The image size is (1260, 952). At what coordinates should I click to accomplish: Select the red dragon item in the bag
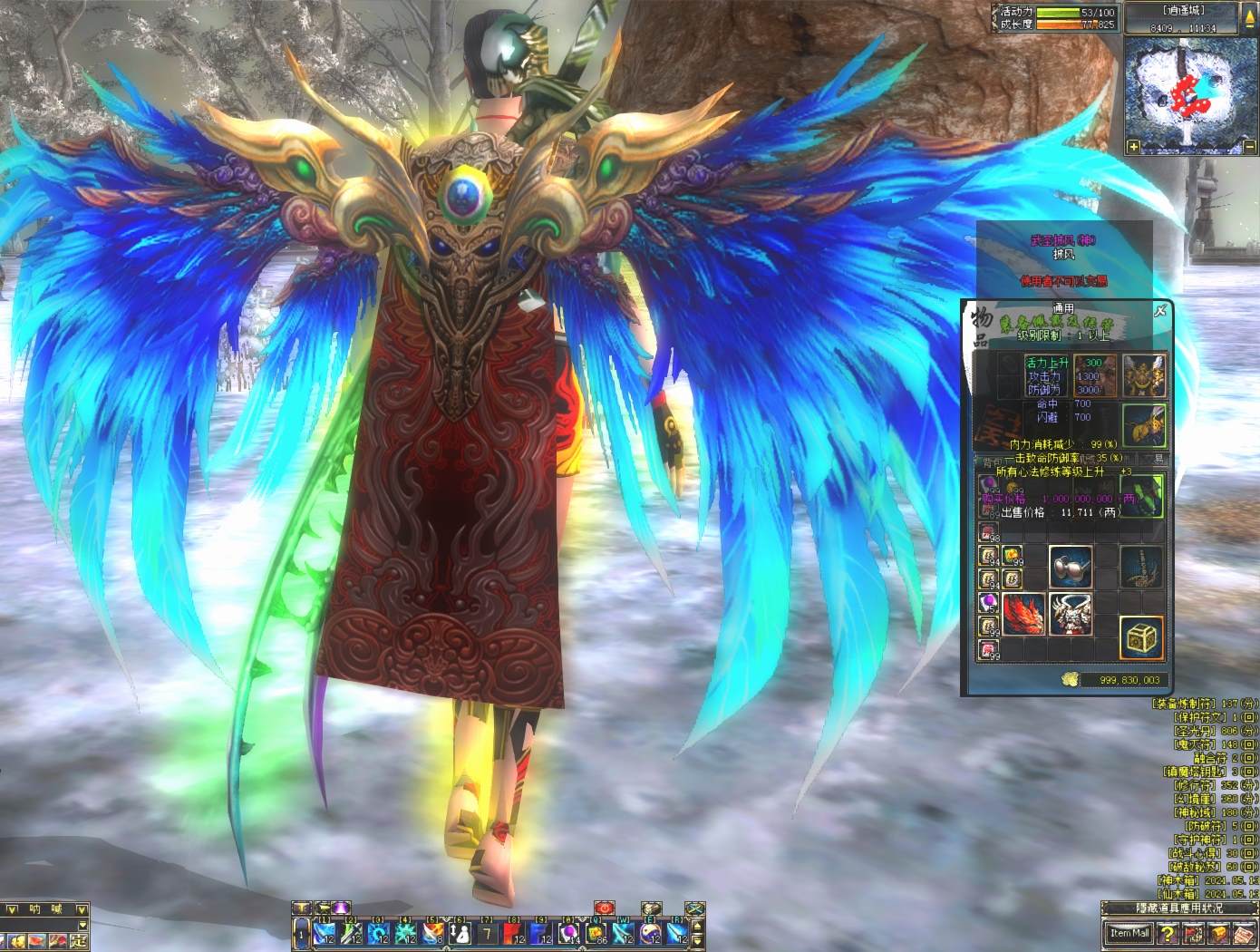1024,614
